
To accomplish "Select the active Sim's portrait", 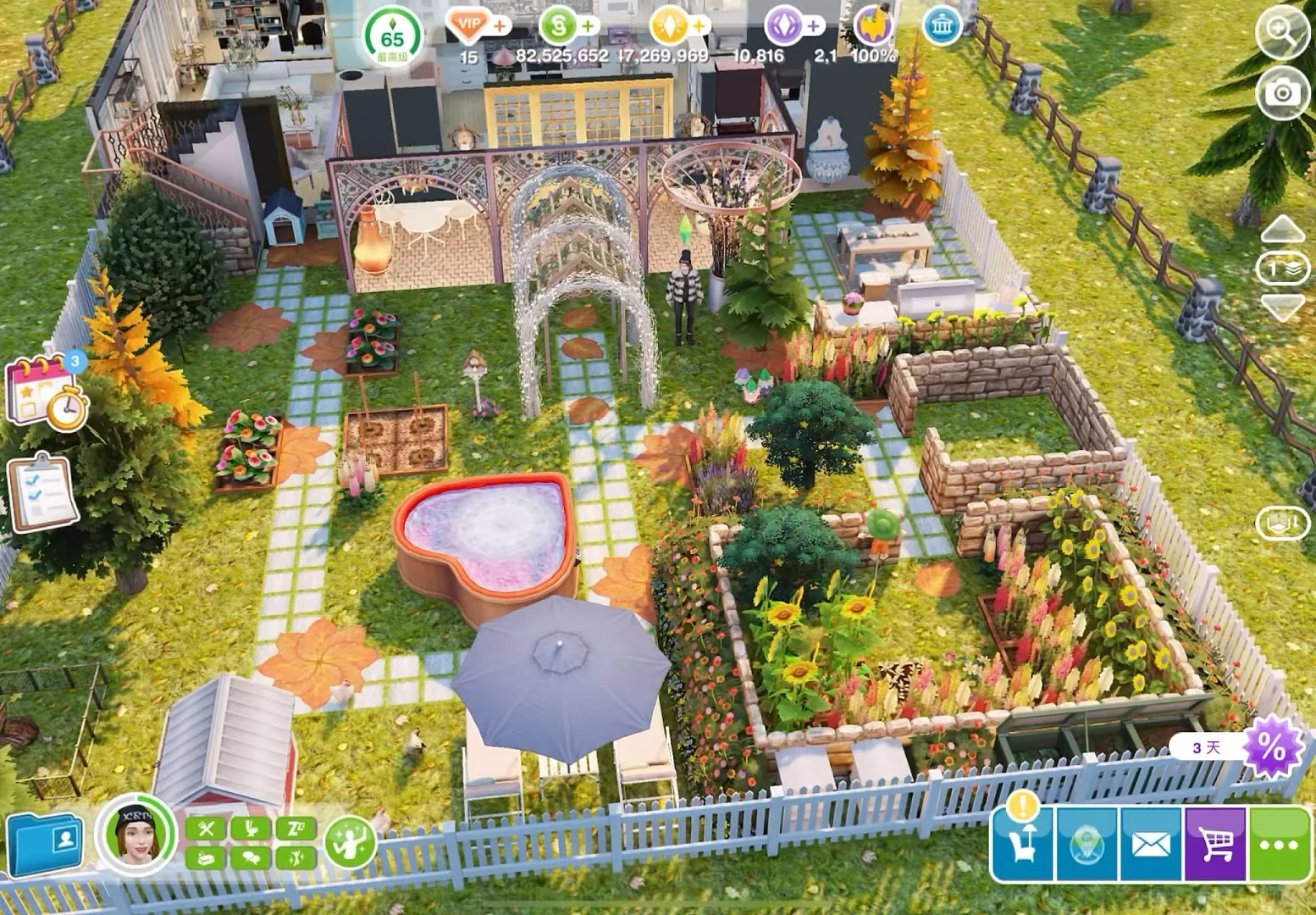I will point(135,835).
